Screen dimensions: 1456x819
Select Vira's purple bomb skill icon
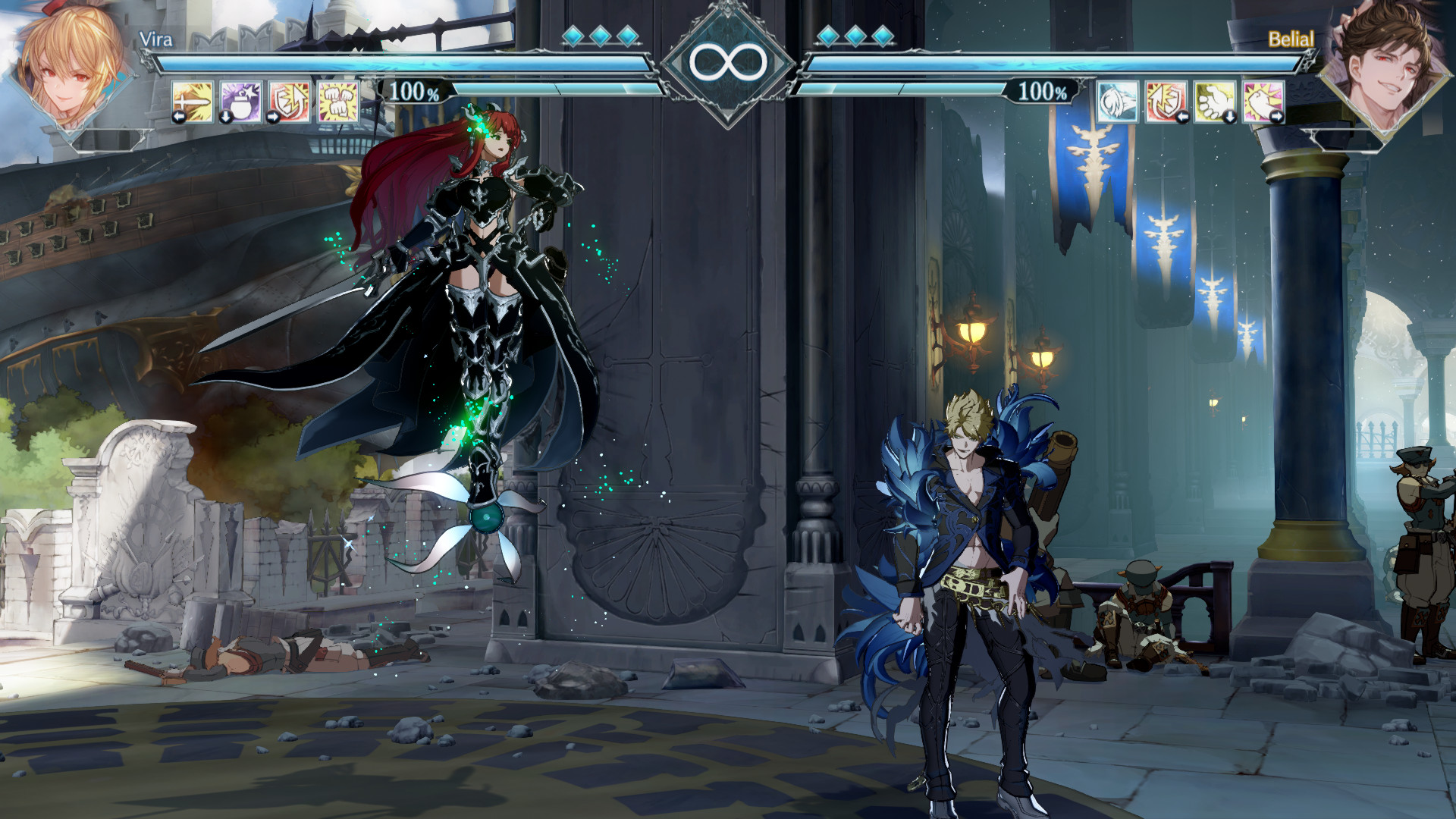pos(240,101)
